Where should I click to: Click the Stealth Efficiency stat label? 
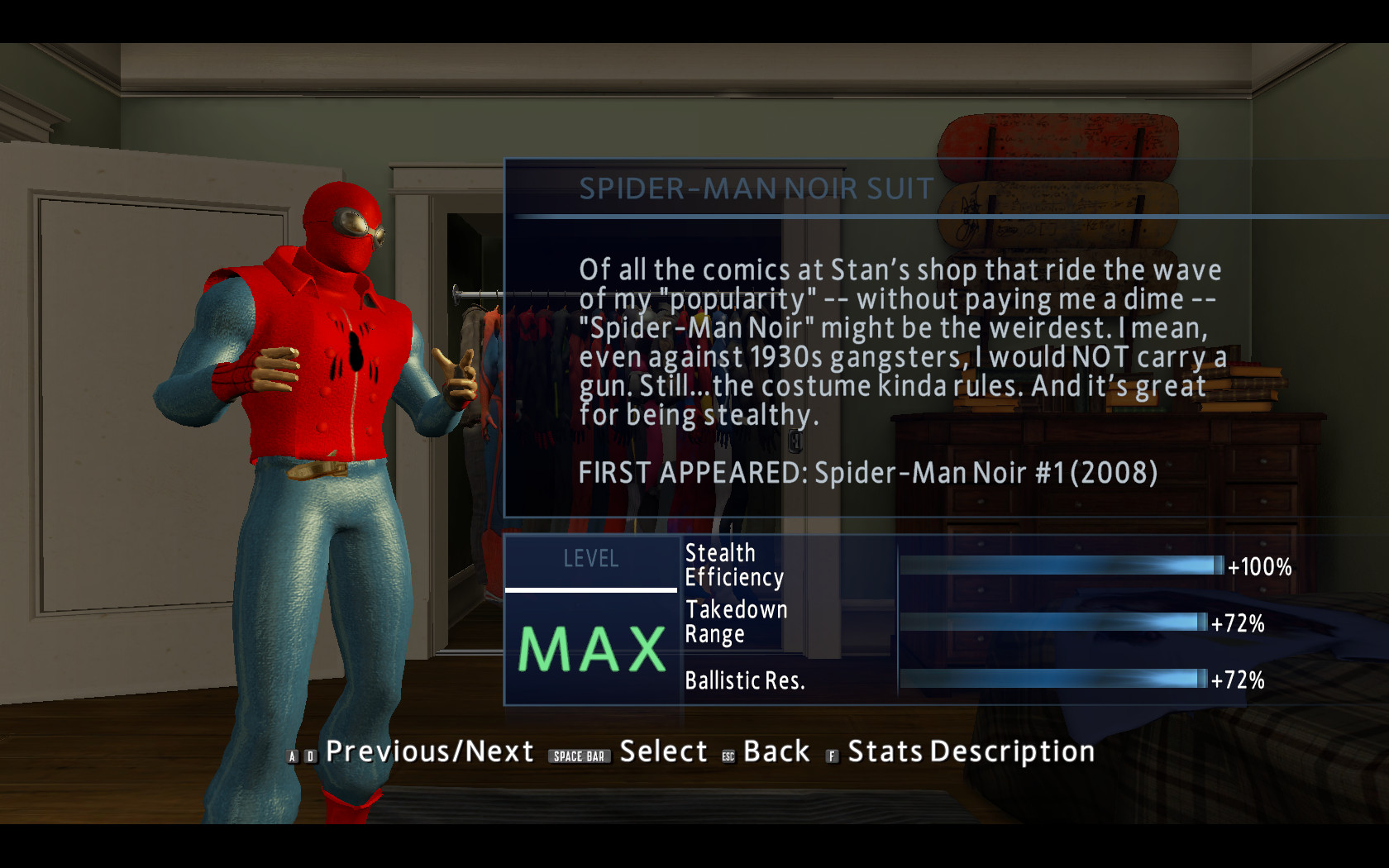pos(733,565)
